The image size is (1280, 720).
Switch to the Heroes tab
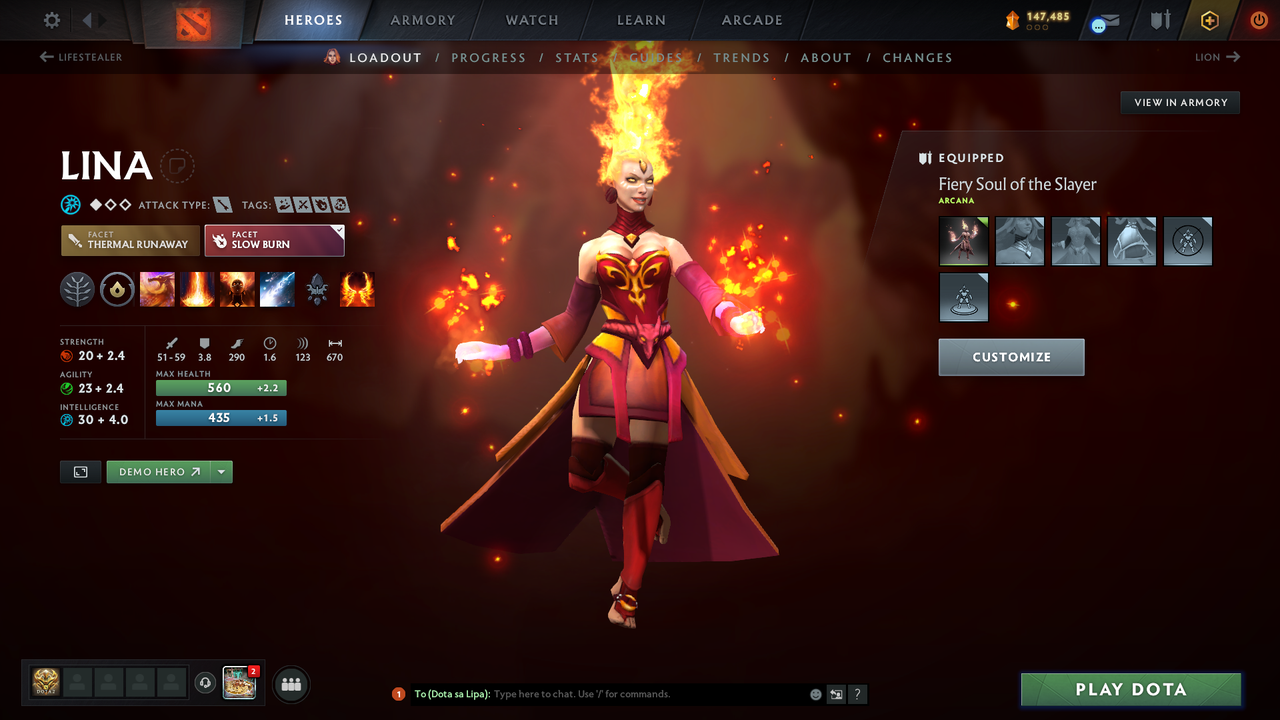point(313,19)
